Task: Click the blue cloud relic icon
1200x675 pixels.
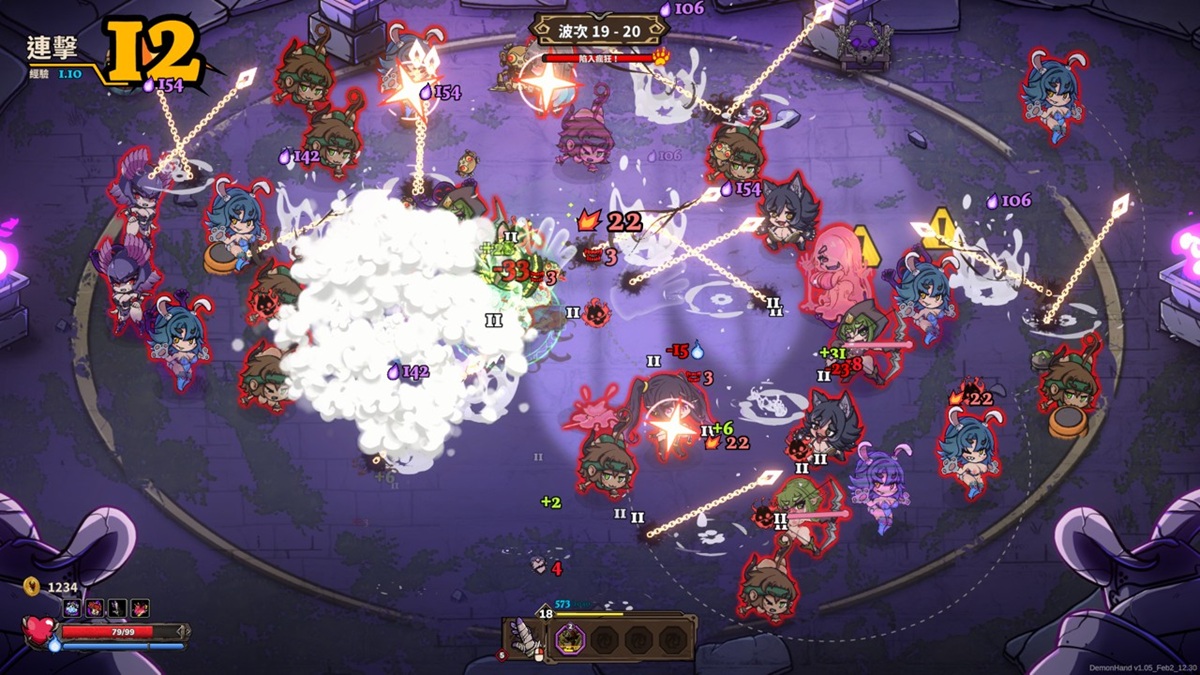Action: click(72, 608)
